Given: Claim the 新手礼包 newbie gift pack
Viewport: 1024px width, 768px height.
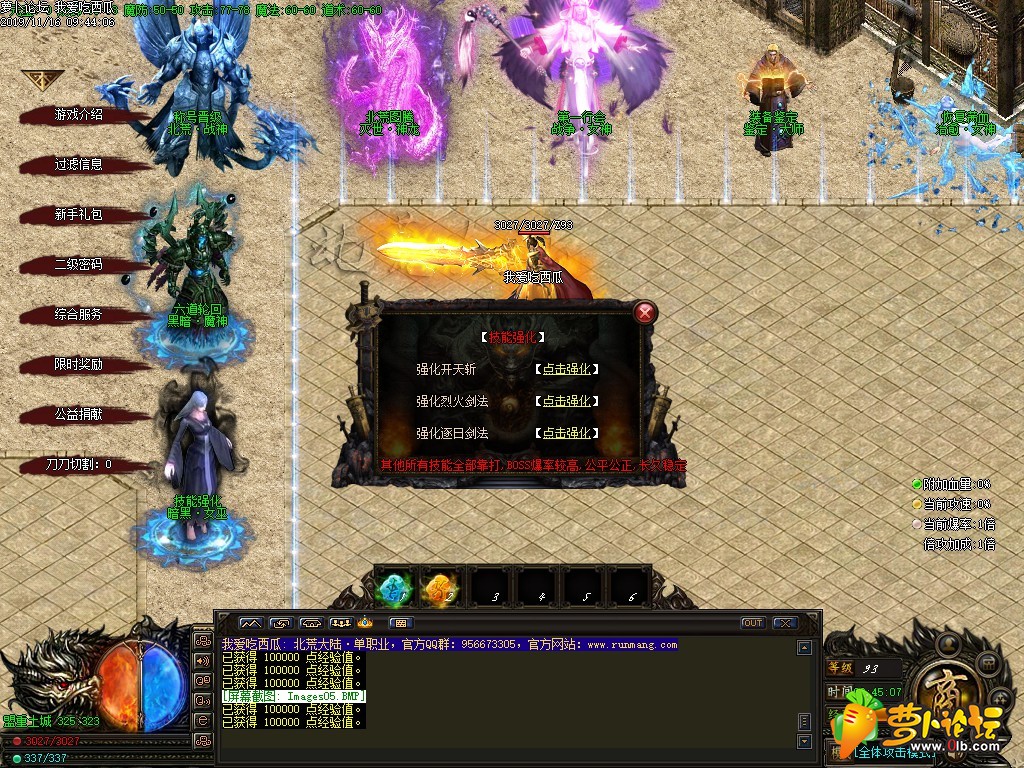Looking at the screenshot, I should (78, 215).
